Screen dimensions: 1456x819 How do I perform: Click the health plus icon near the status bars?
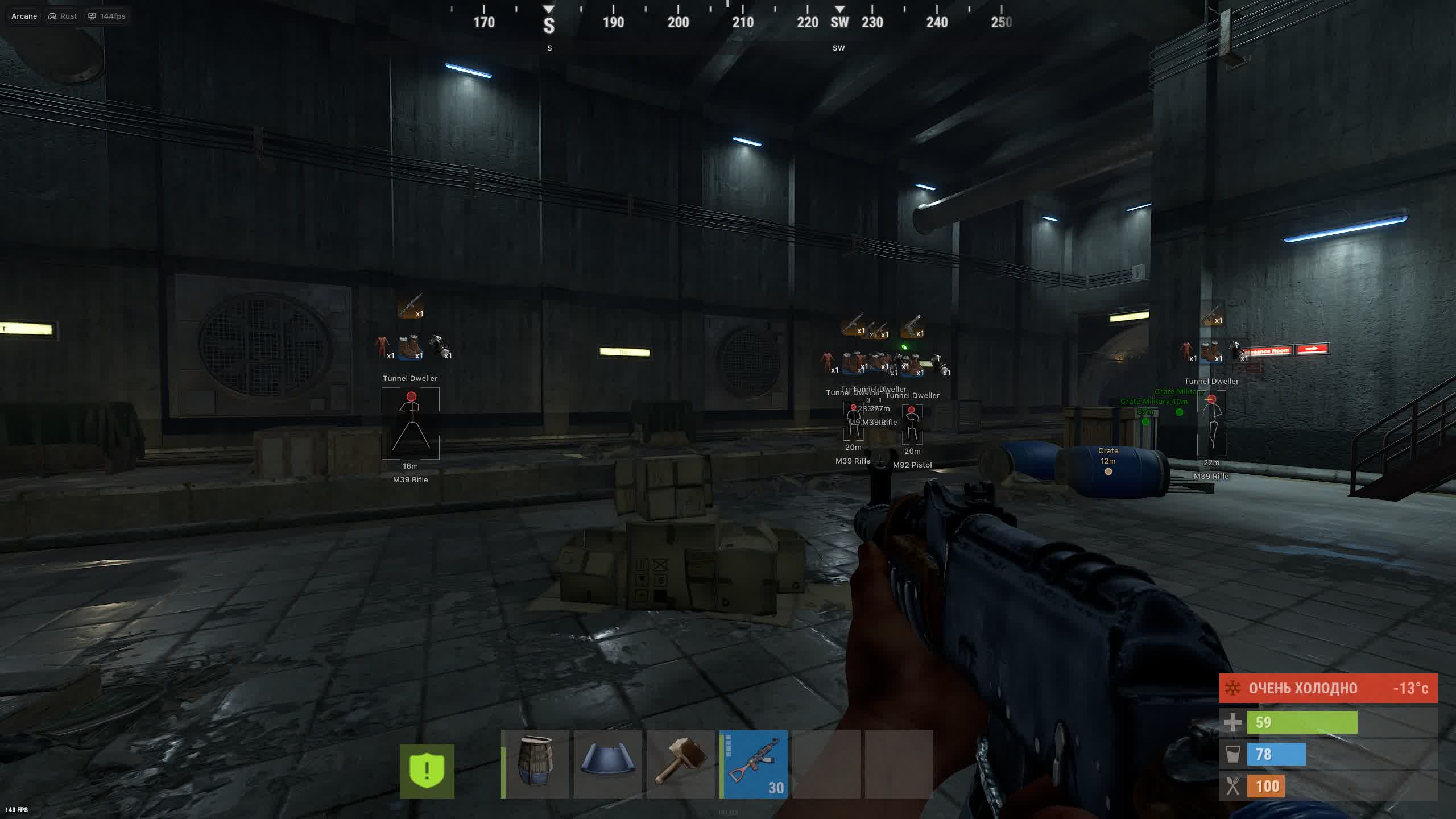click(1233, 721)
